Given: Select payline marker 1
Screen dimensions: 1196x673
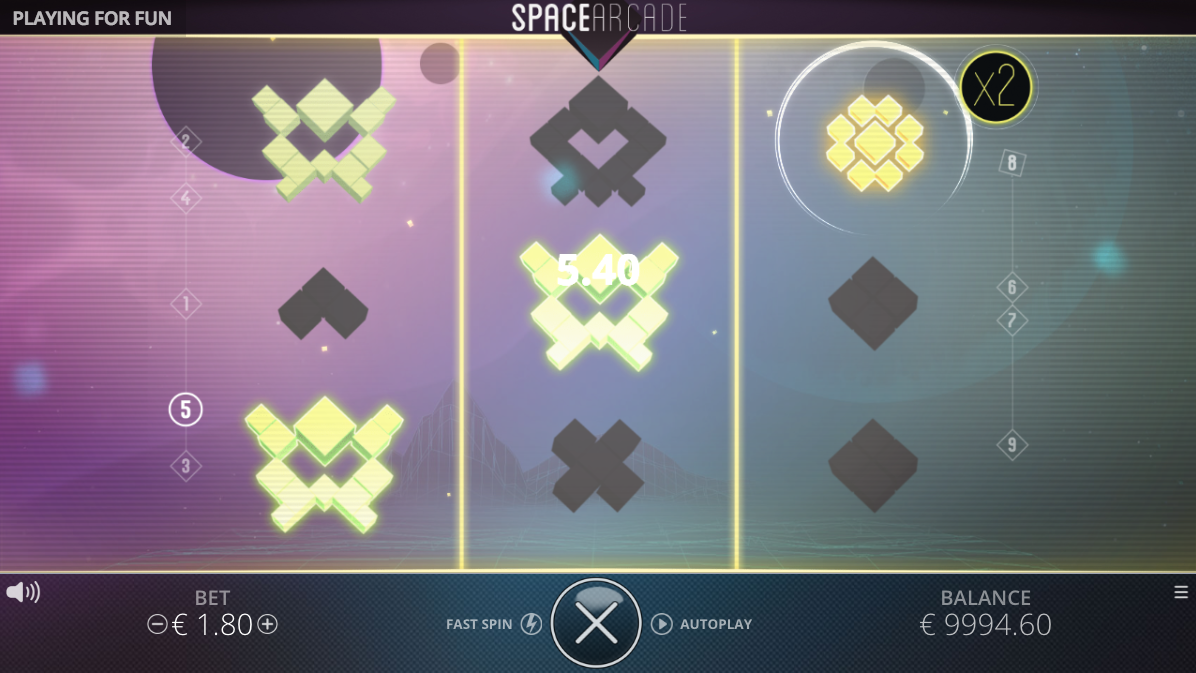Looking at the screenshot, I should (185, 304).
